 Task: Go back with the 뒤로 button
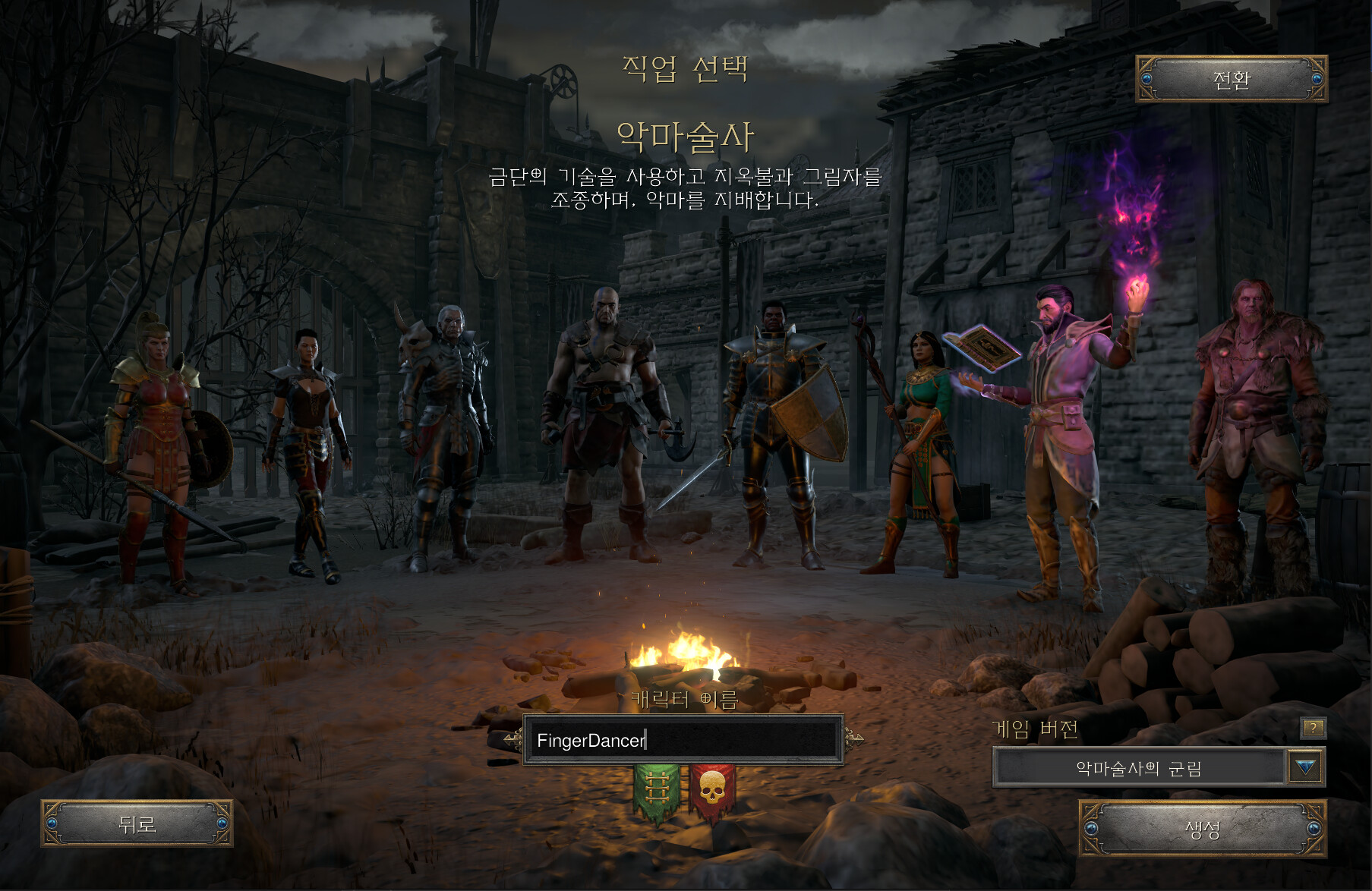click(x=137, y=823)
